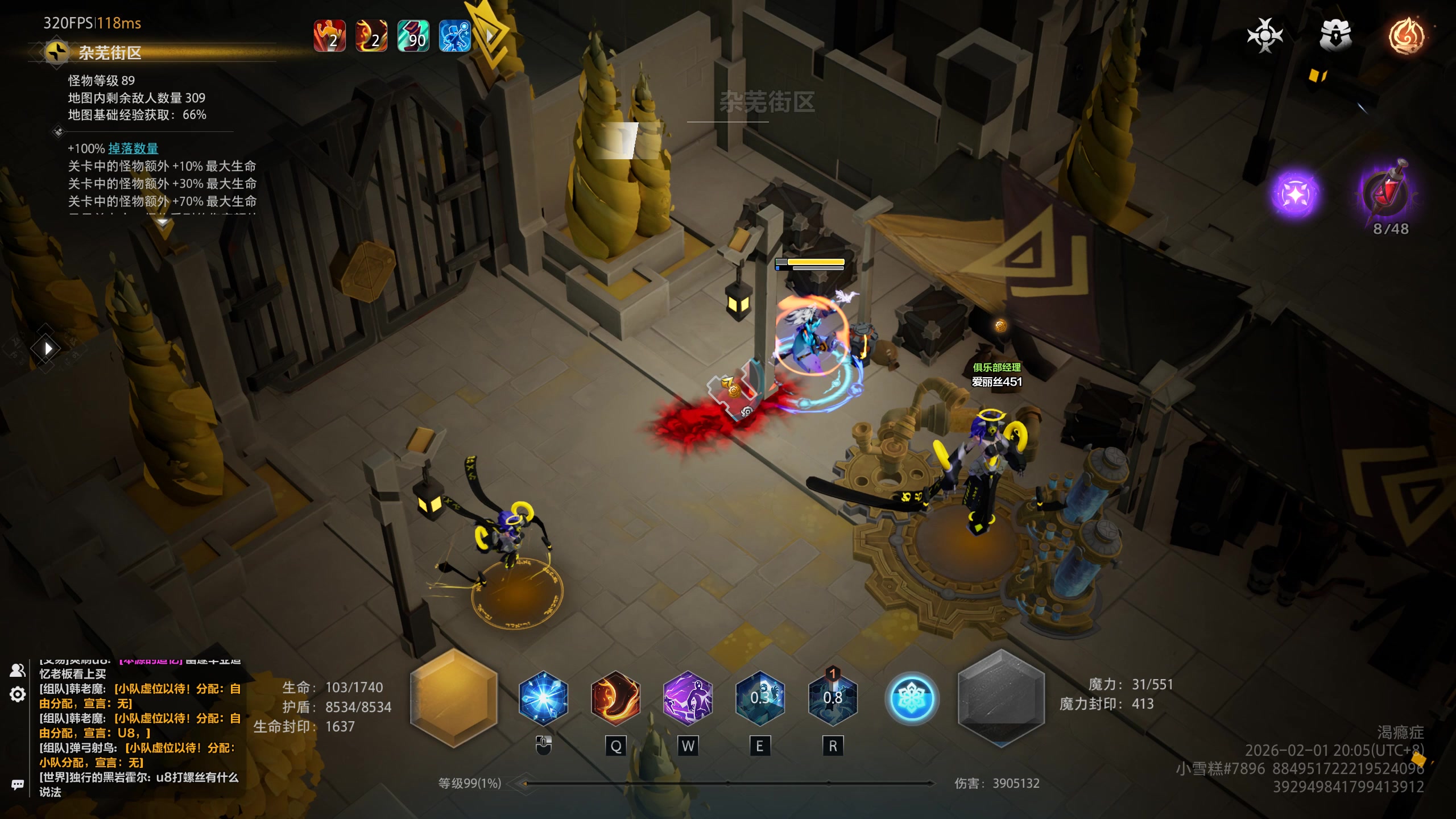Activate the blue ice burst mouse skill

point(543,698)
